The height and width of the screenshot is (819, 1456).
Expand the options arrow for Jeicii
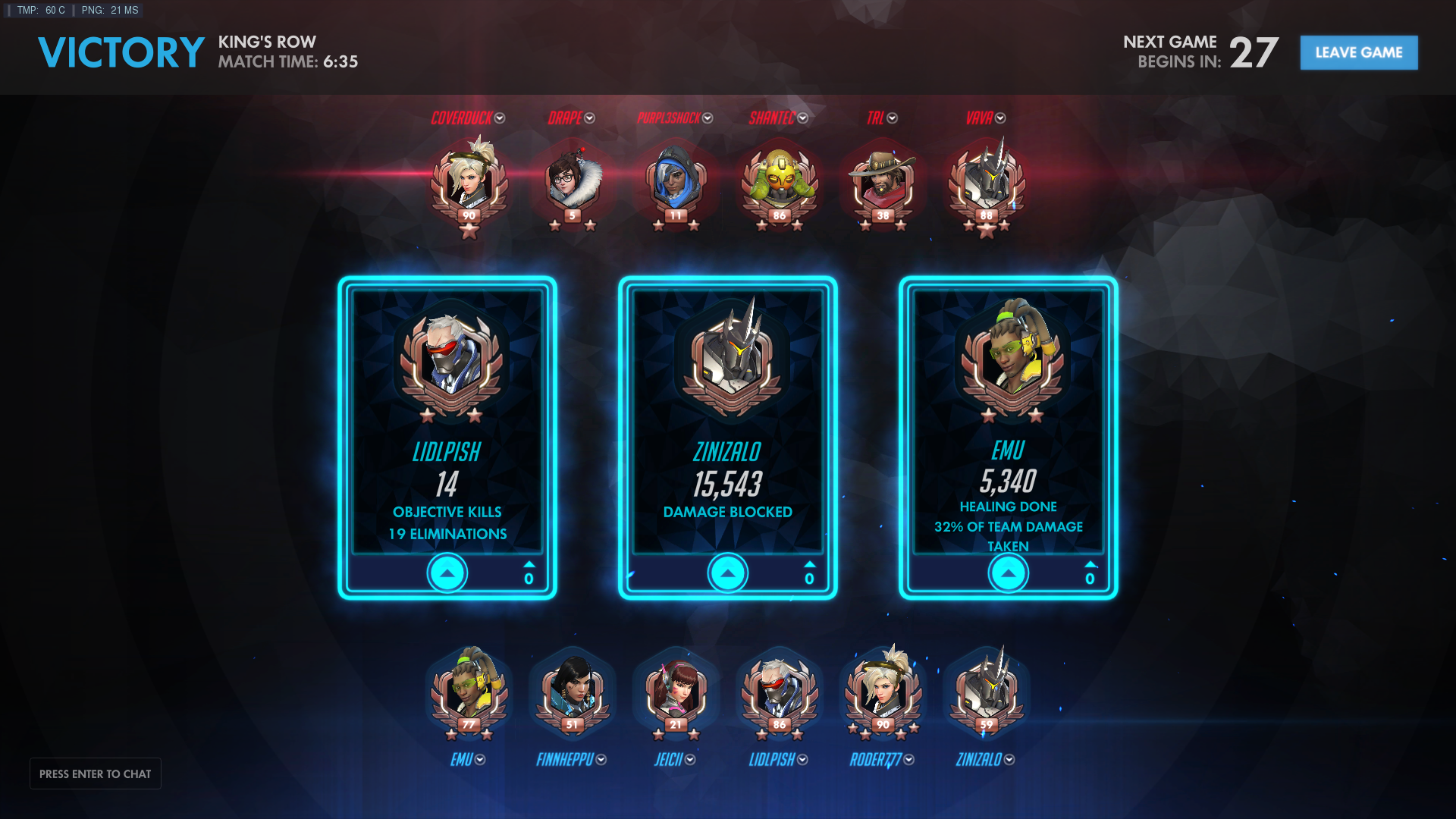click(690, 760)
